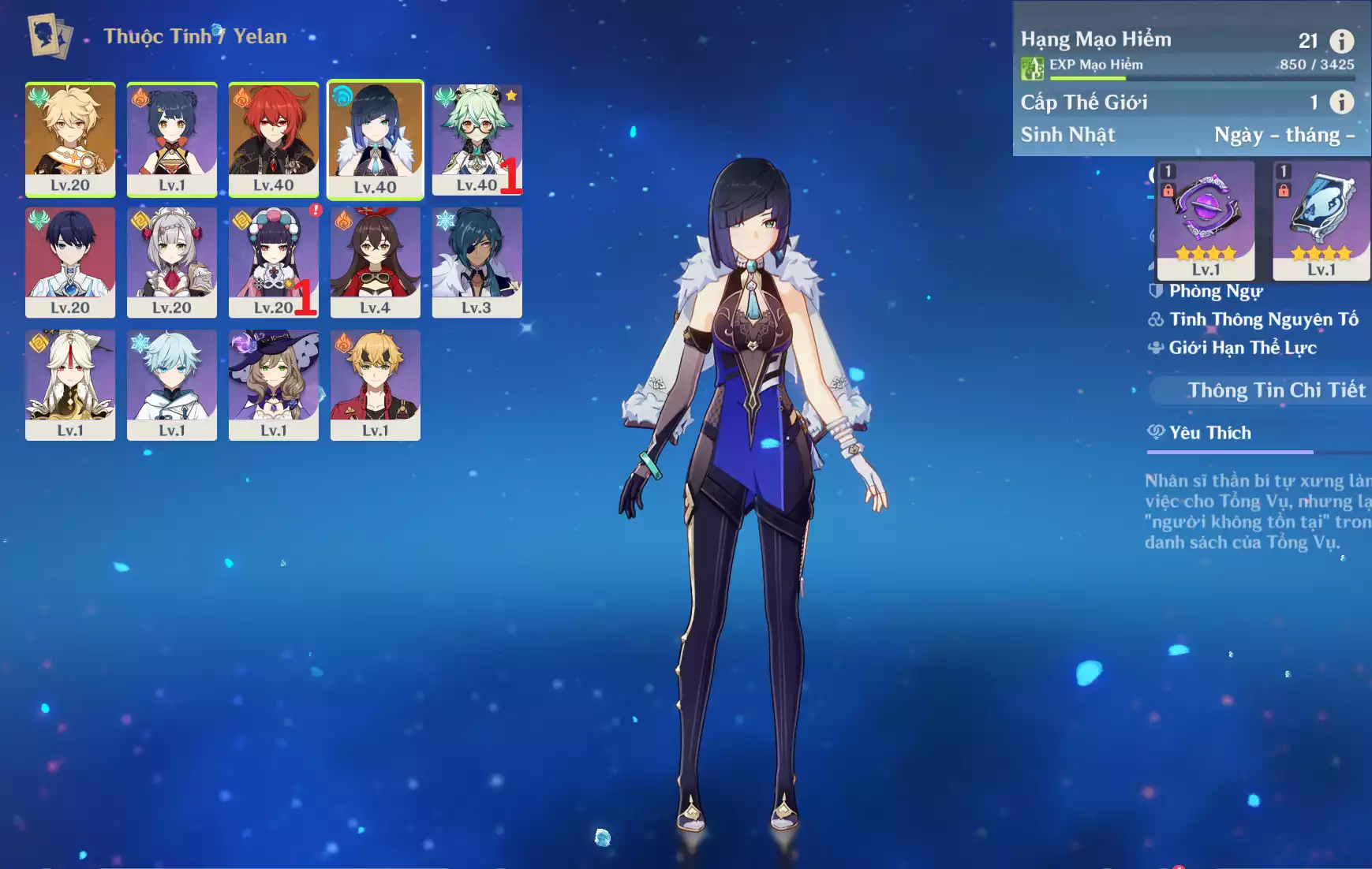
Task: Select Lisa in the purple witch hat
Action: tap(274, 384)
